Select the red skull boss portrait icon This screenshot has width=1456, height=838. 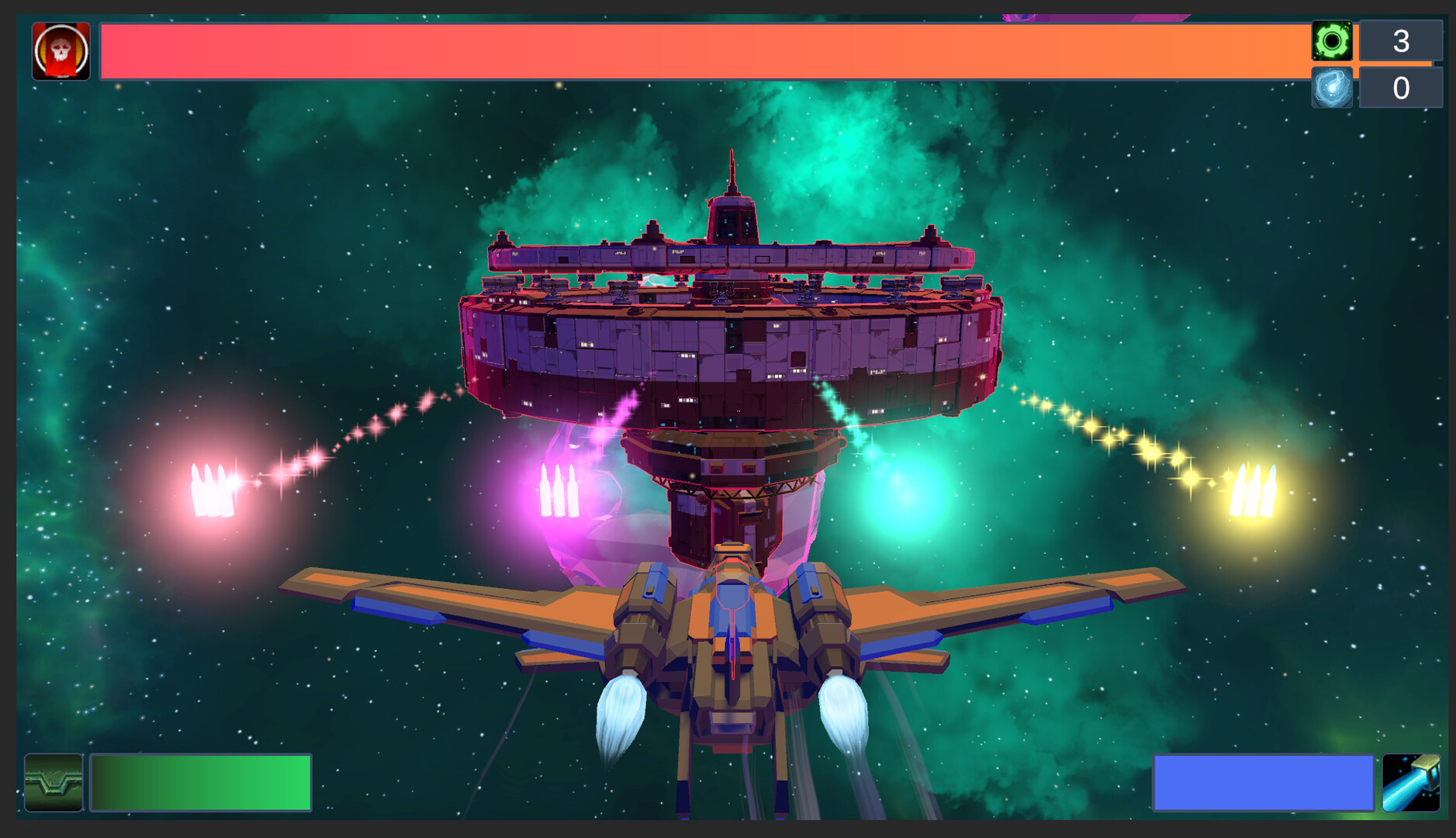pos(61,50)
